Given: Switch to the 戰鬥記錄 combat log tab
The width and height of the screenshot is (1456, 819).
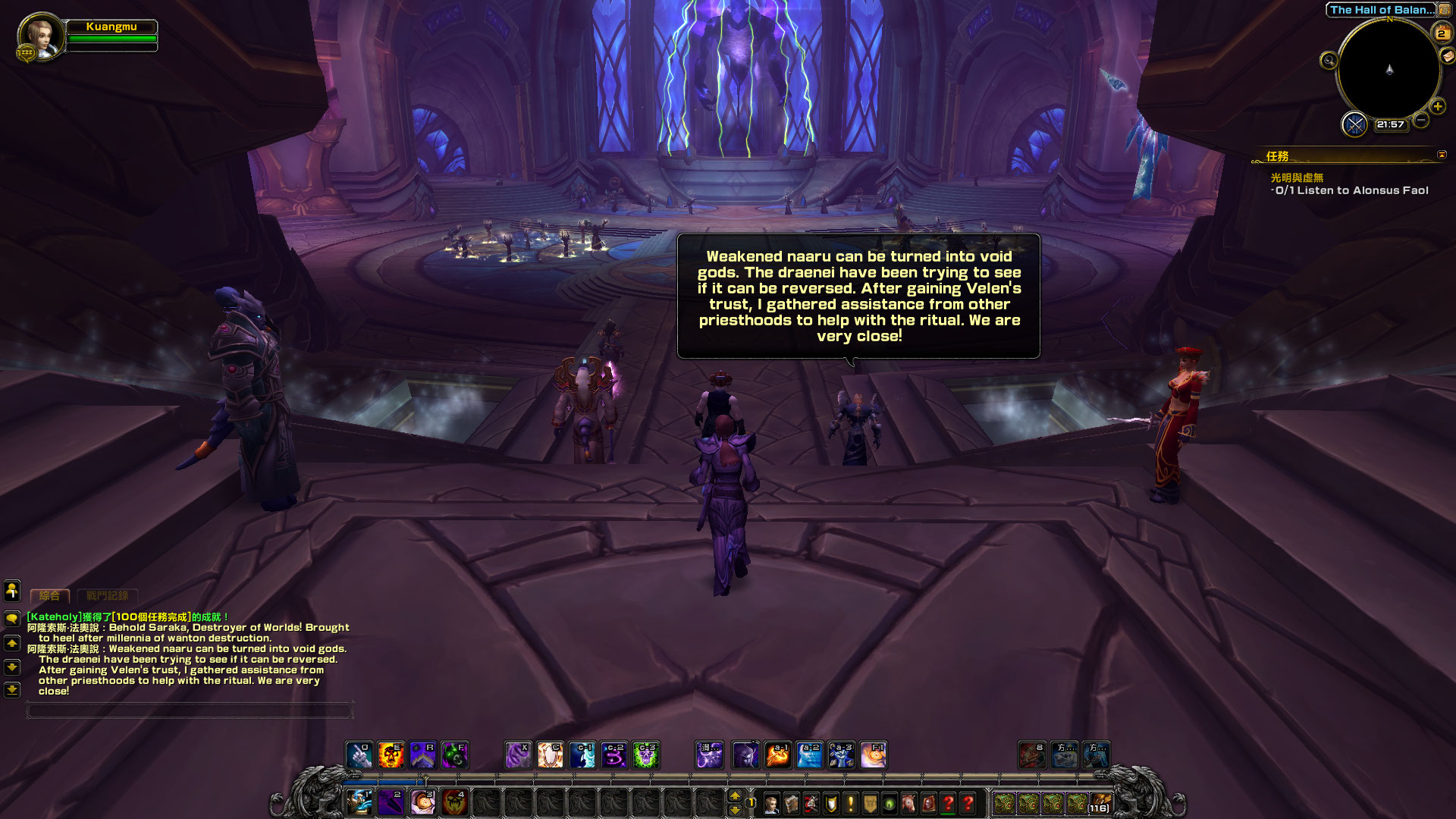Looking at the screenshot, I should (108, 596).
